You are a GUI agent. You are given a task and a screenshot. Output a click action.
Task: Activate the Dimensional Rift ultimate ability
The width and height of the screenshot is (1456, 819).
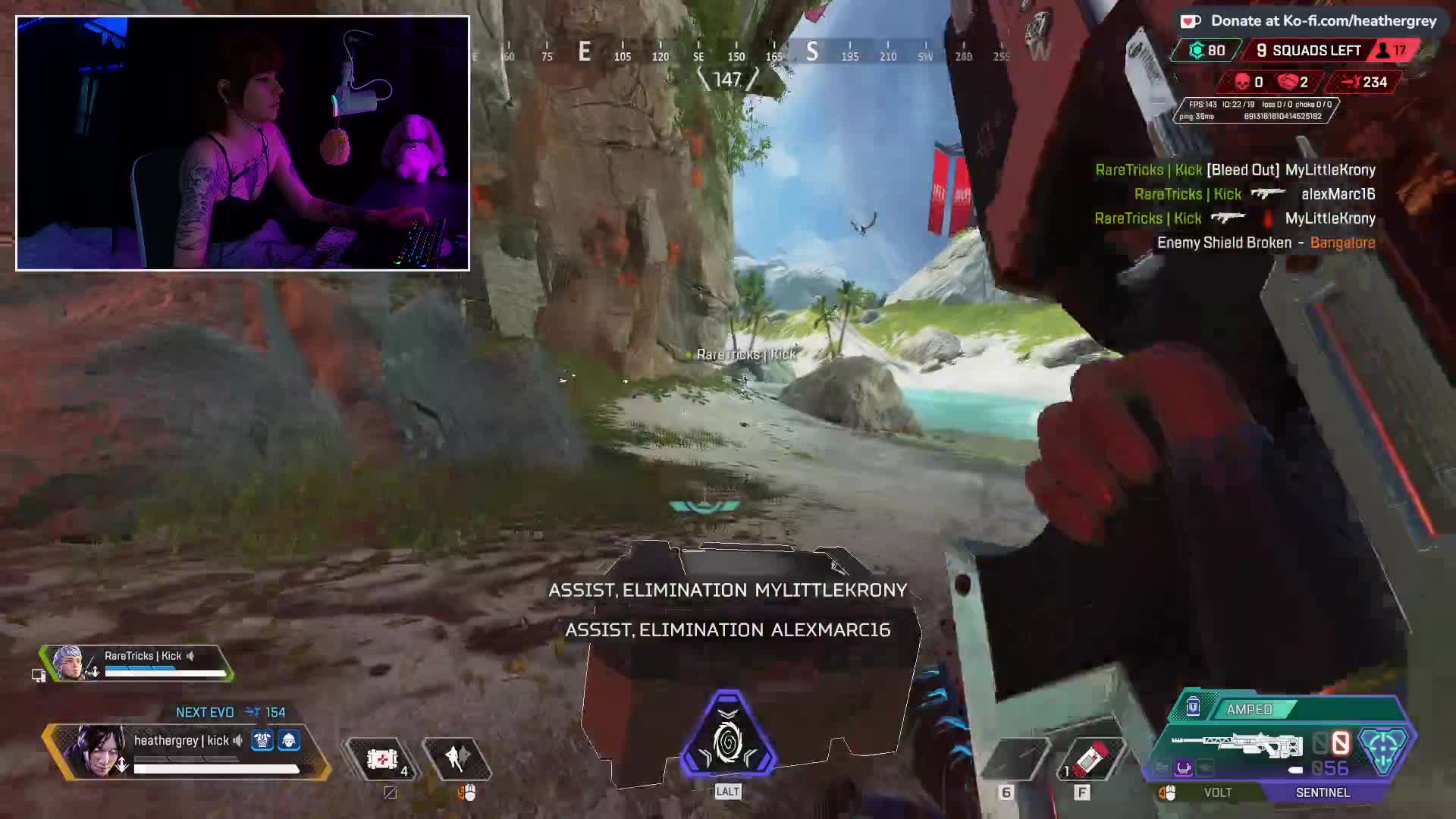click(x=728, y=736)
